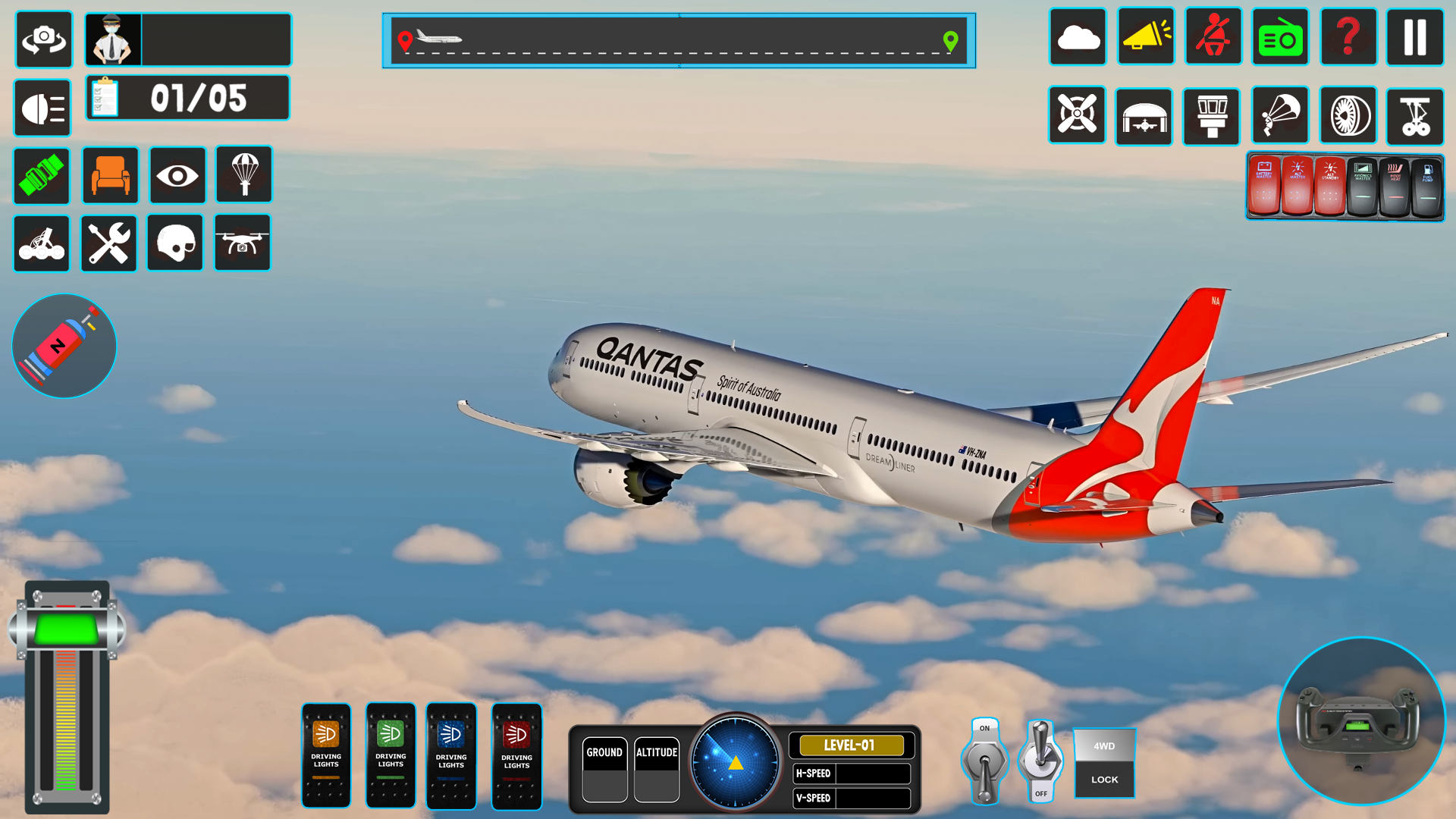Open the green radio icon
Image resolution: width=1456 pixels, height=819 pixels.
(1281, 36)
